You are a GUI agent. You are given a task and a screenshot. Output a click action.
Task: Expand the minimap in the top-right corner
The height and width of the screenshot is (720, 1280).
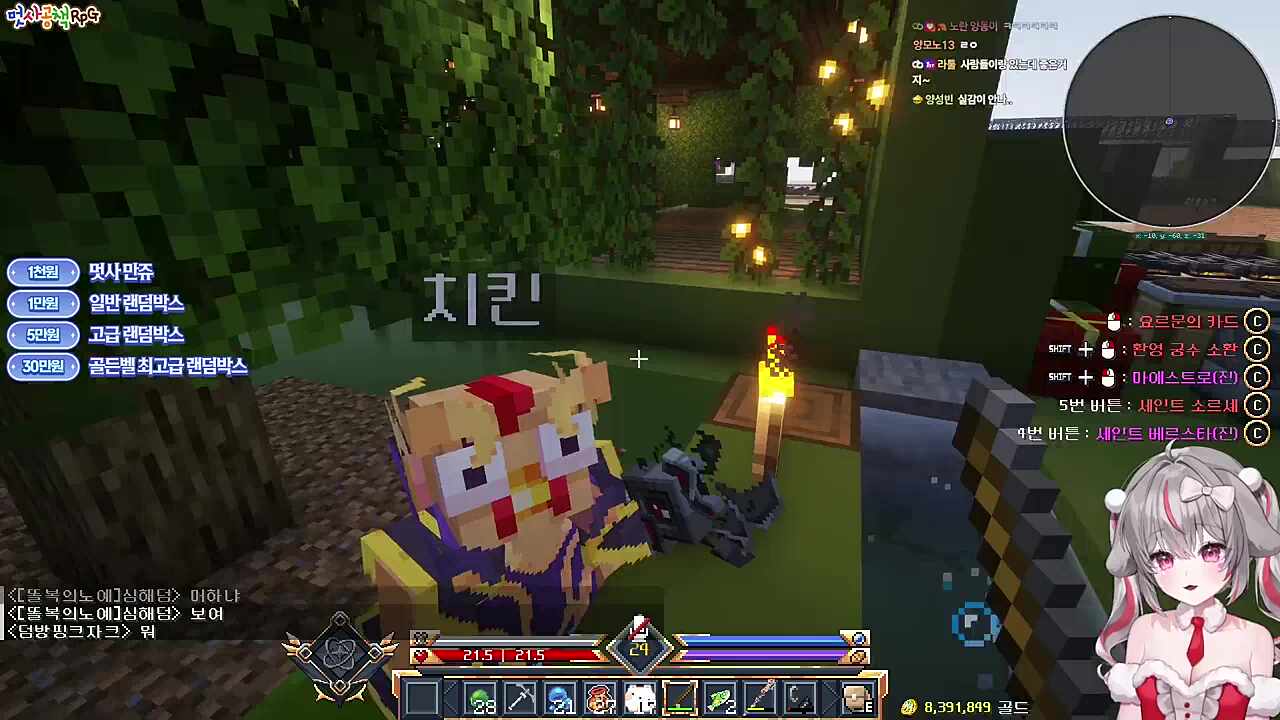tap(1170, 120)
